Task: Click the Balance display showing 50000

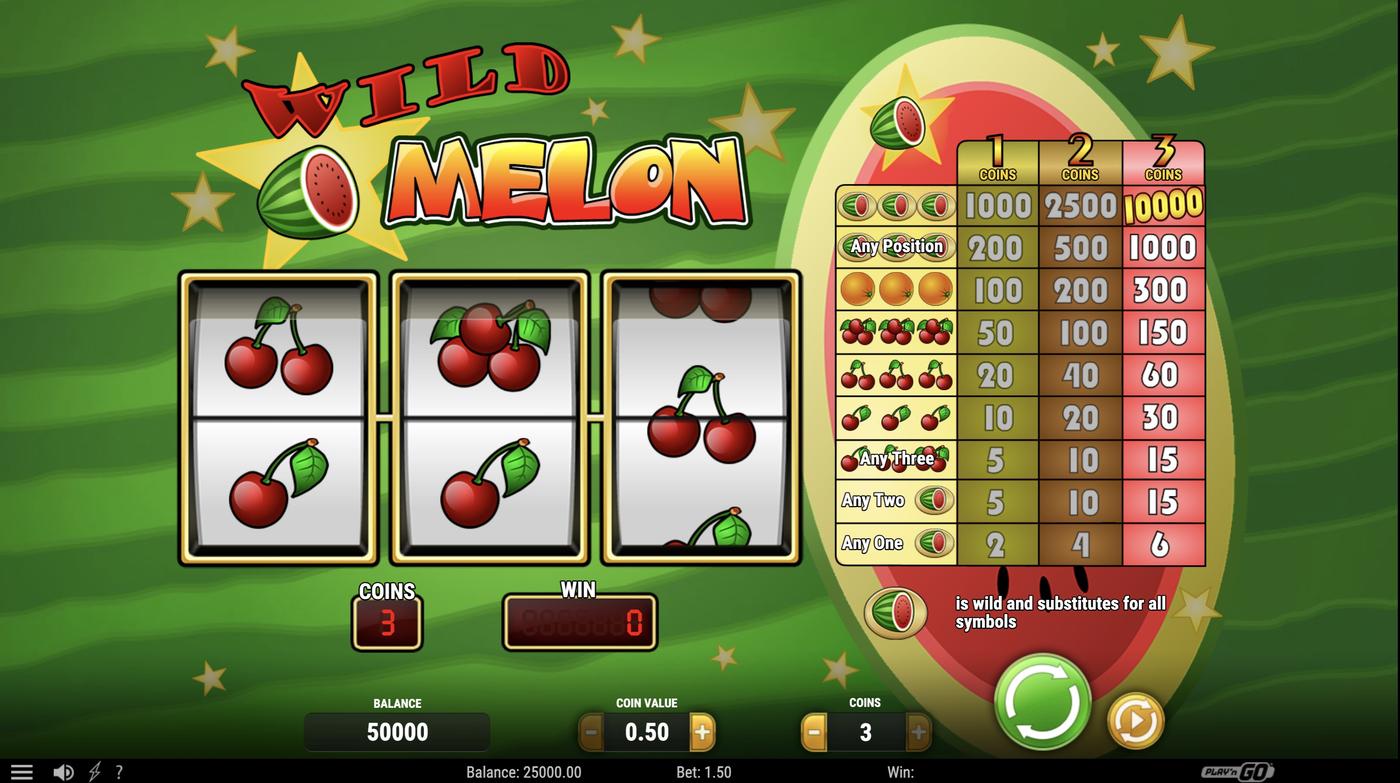Action: (397, 731)
